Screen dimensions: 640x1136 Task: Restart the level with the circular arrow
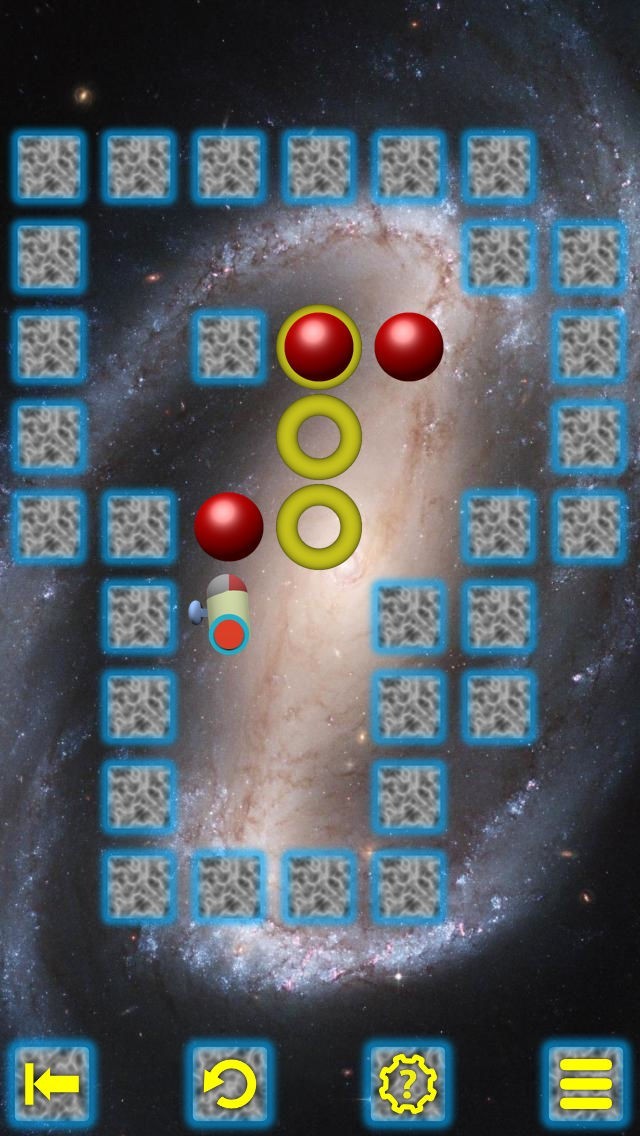pyautogui.click(x=230, y=1083)
